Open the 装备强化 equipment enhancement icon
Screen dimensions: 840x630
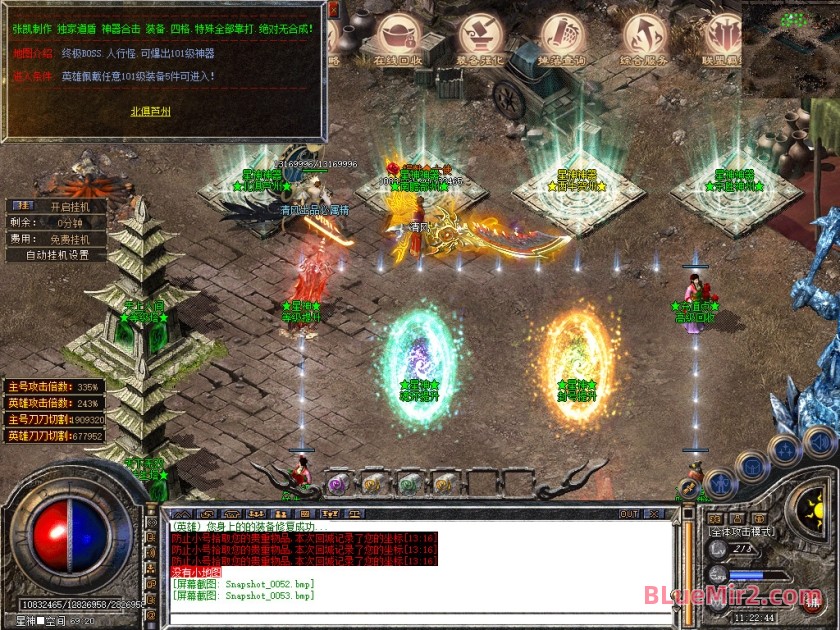(480, 38)
